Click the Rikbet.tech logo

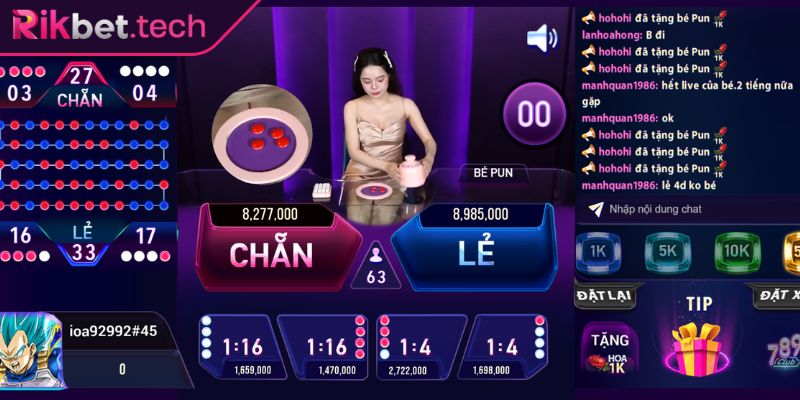pos(108,26)
